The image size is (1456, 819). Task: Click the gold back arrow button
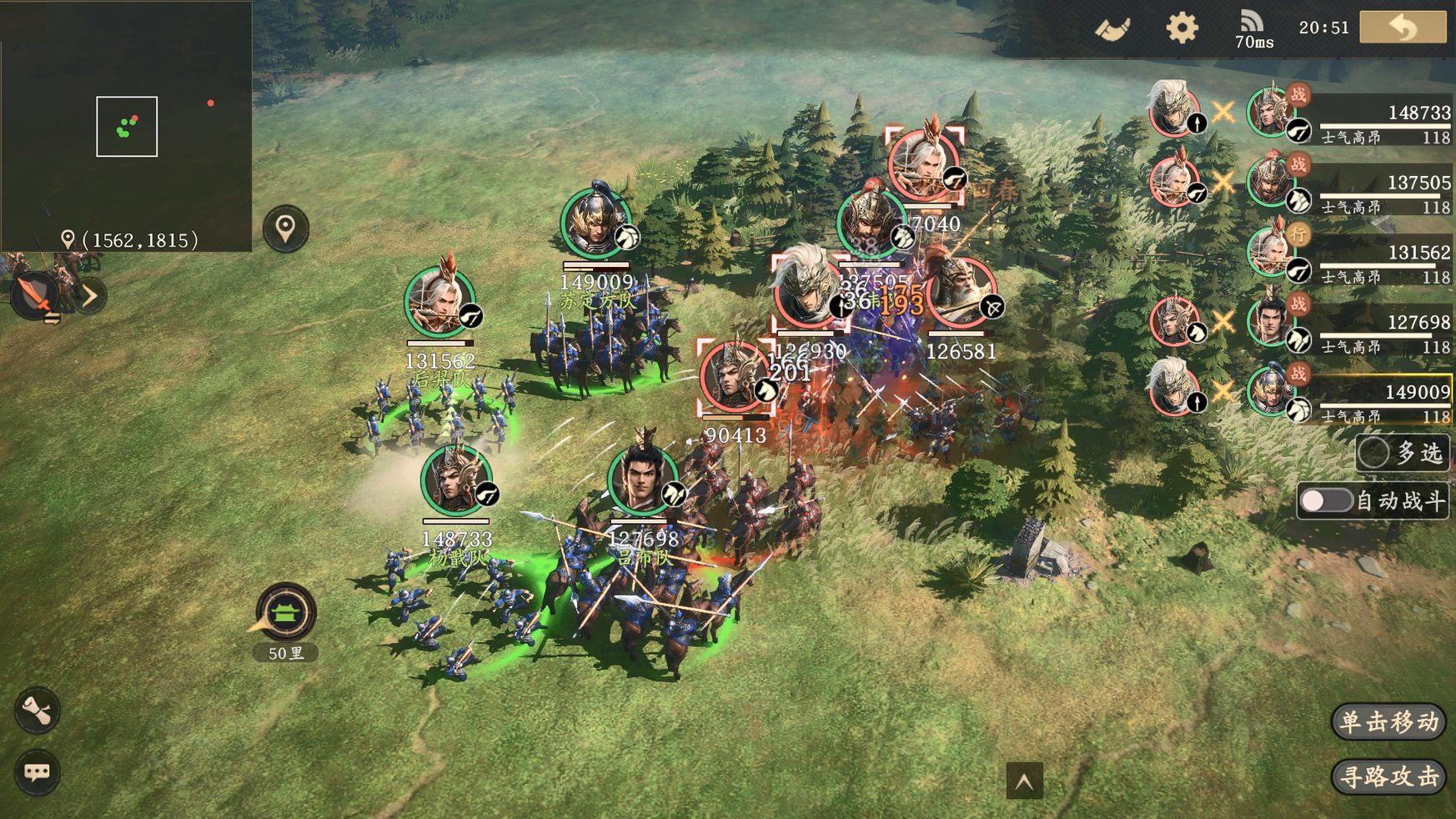pyautogui.click(x=1403, y=28)
